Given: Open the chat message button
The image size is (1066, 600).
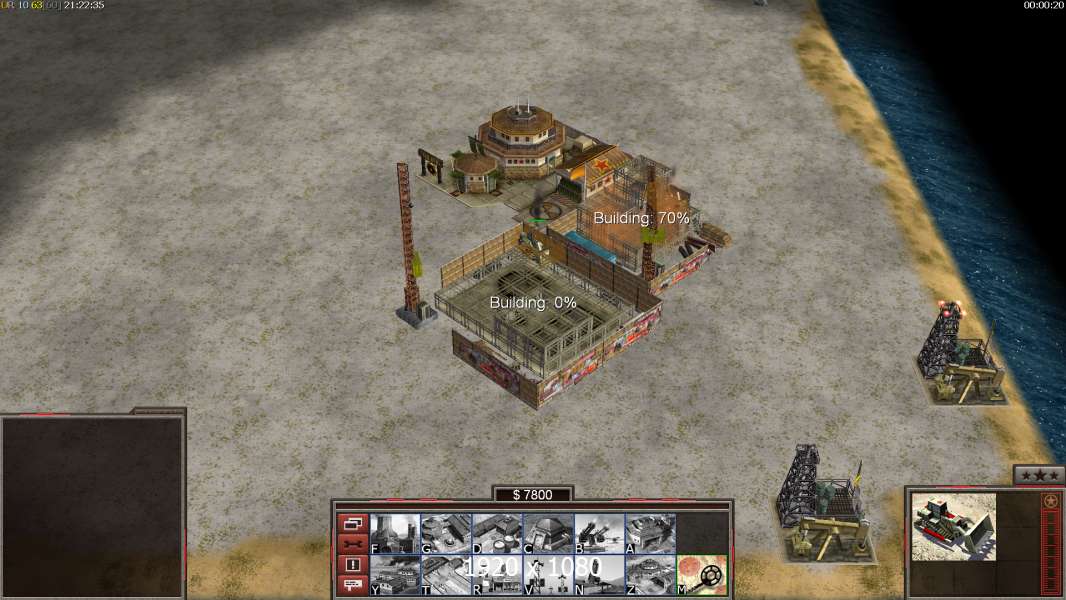Looking at the screenshot, I should click(353, 585).
